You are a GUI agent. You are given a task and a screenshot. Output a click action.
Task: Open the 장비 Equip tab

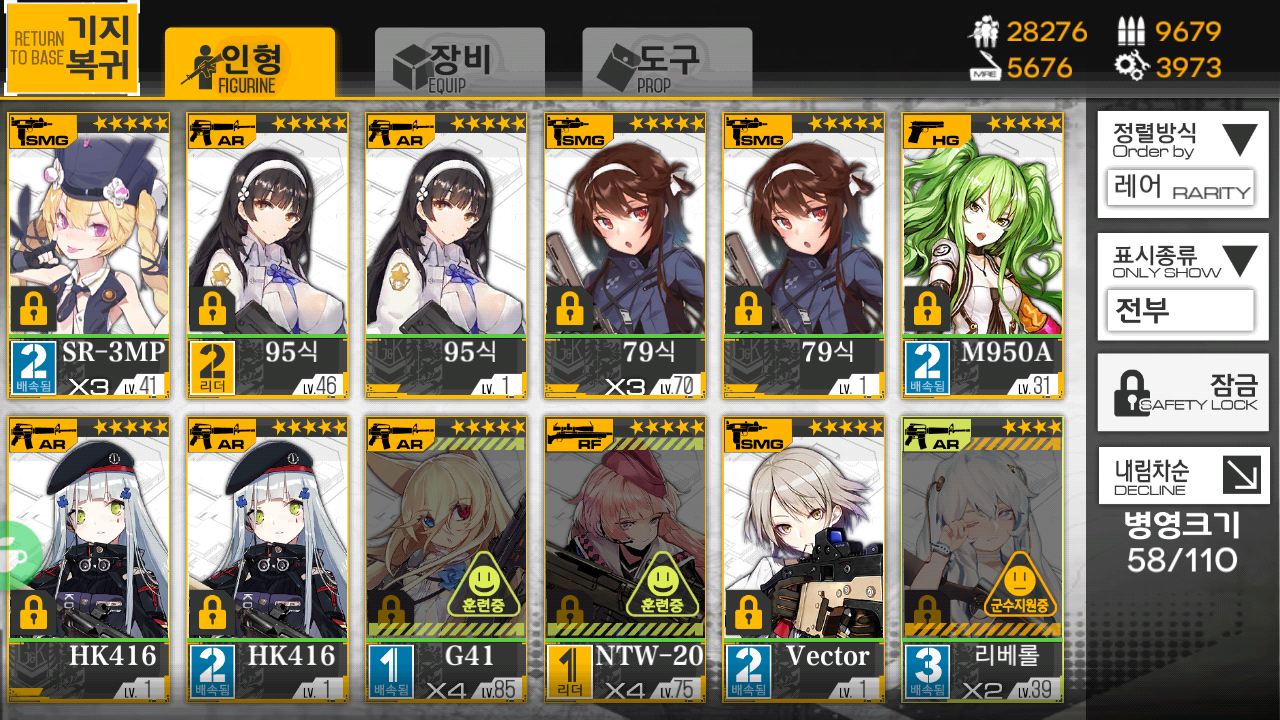coord(459,62)
